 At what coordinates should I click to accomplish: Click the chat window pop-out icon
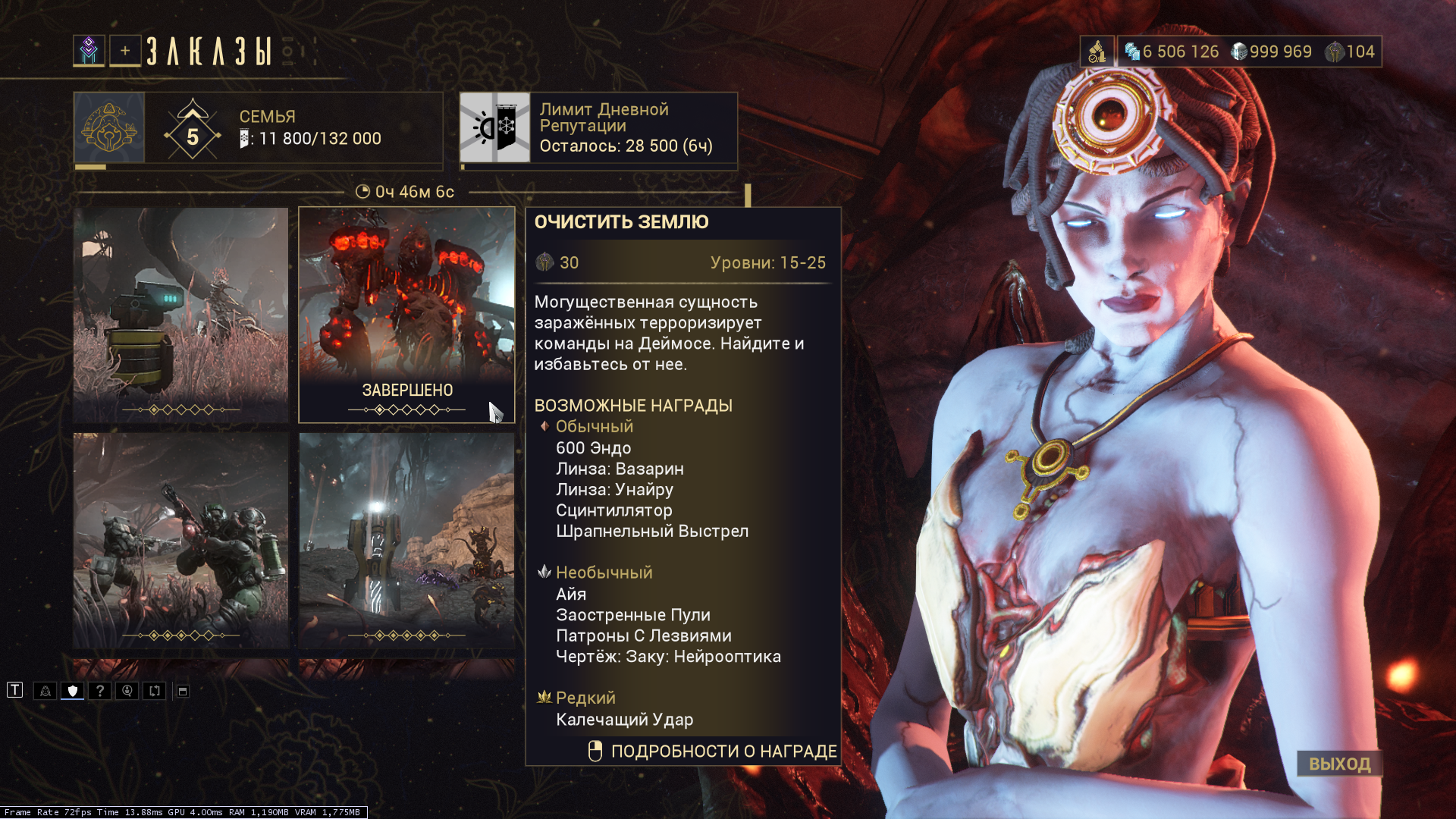(183, 691)
